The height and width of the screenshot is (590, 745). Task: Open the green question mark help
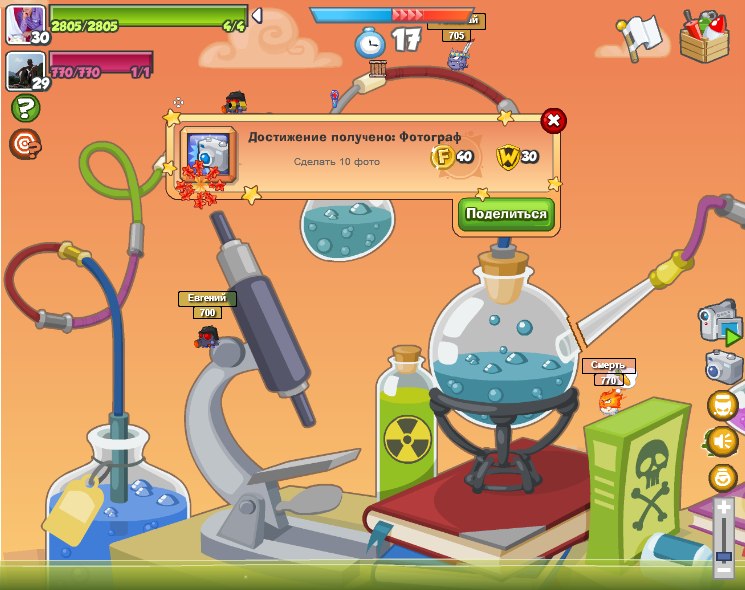[25, 108]
